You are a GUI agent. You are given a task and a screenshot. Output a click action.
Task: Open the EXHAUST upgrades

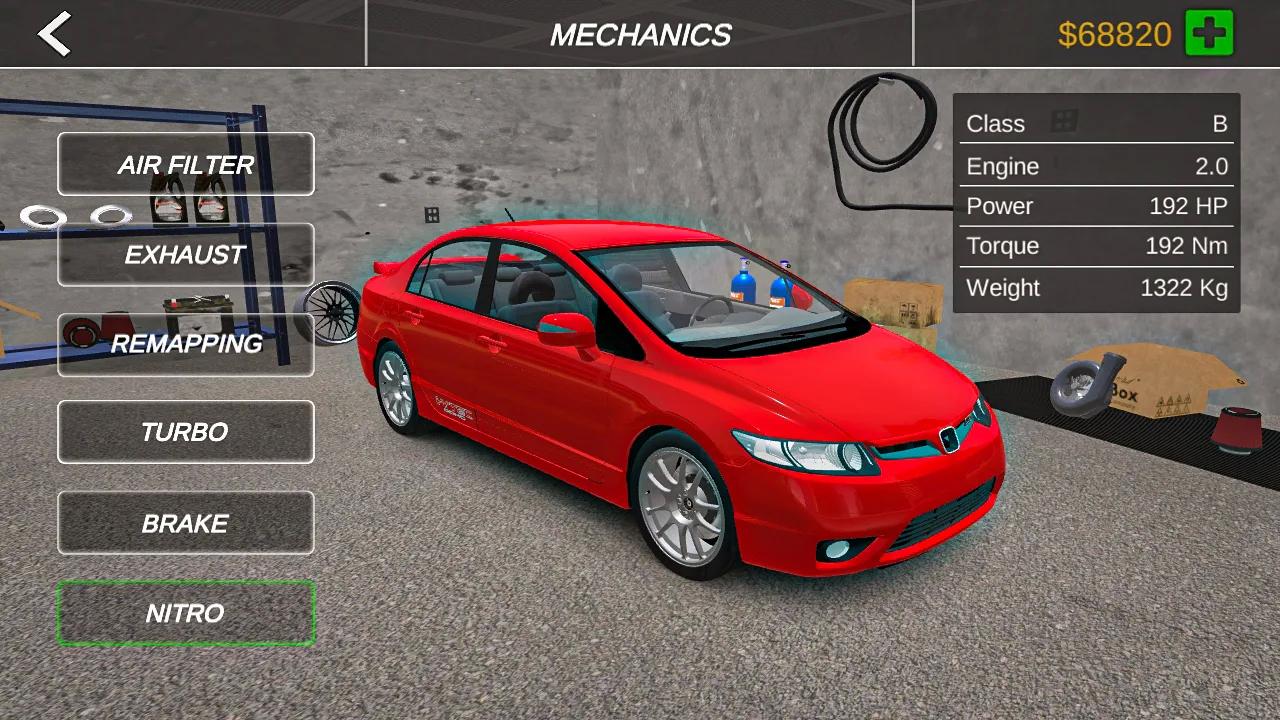185,254
